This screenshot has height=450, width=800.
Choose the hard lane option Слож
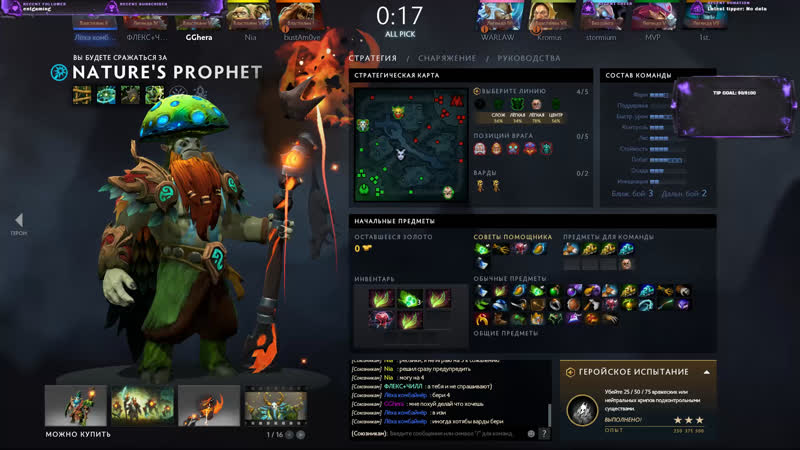click(497, 105)
